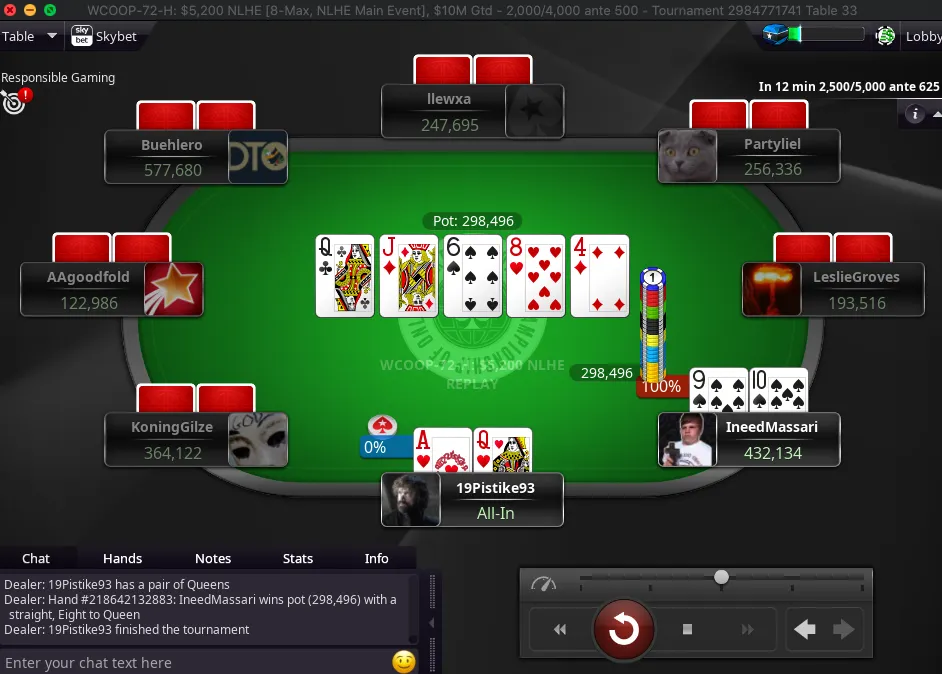Go to the previous hand arrow

805,629
